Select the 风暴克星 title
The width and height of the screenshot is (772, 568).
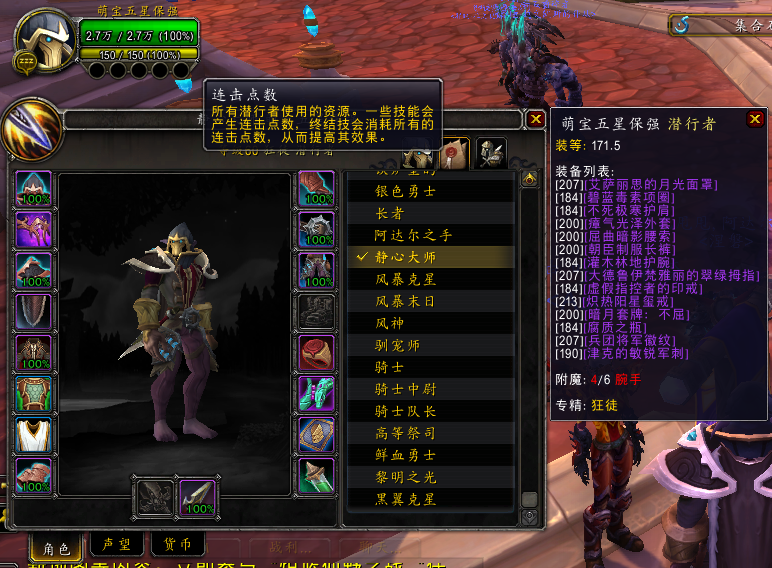tap(405, 279)
